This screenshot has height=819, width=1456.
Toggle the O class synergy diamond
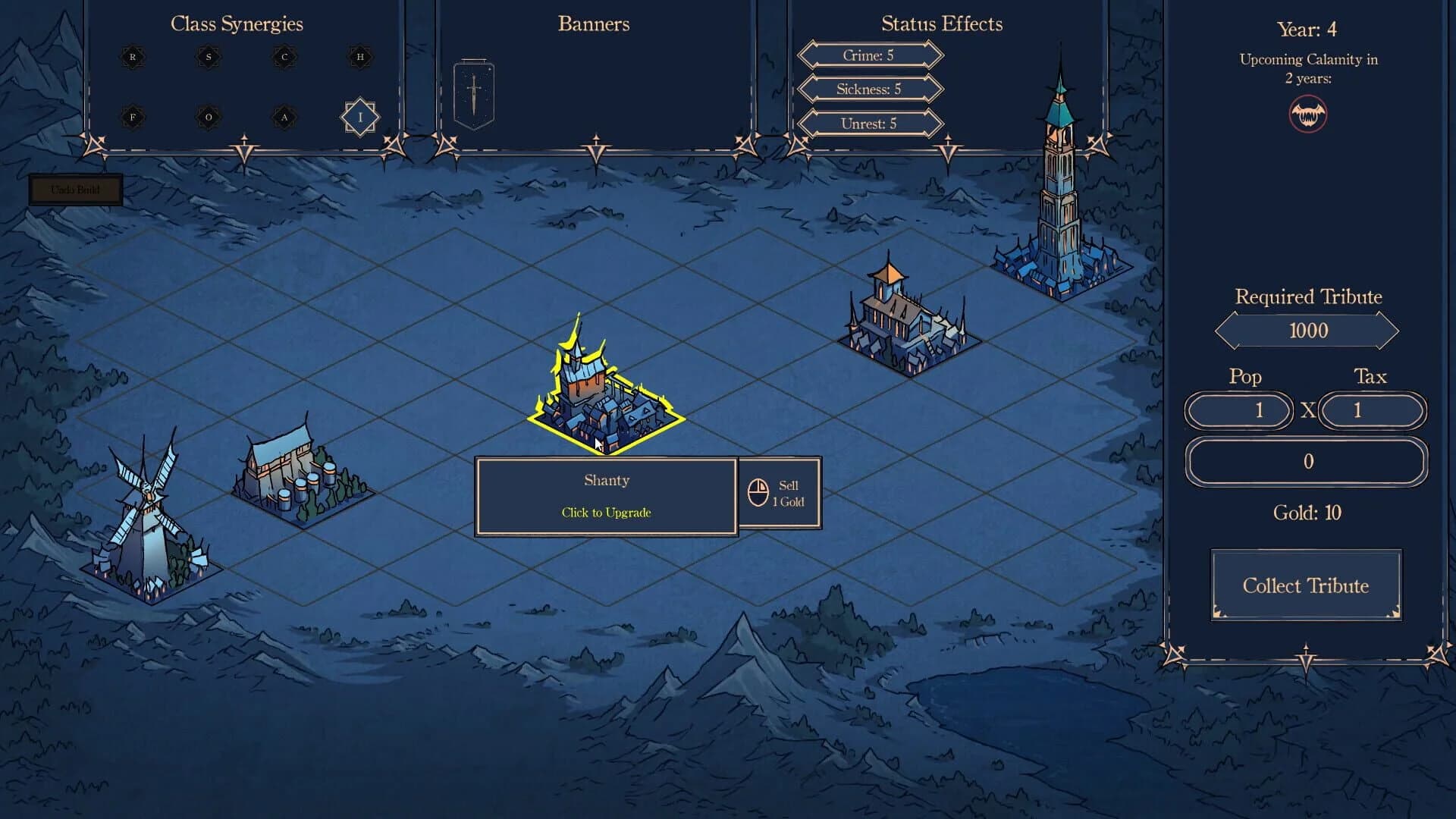click(x=208, y=118)
